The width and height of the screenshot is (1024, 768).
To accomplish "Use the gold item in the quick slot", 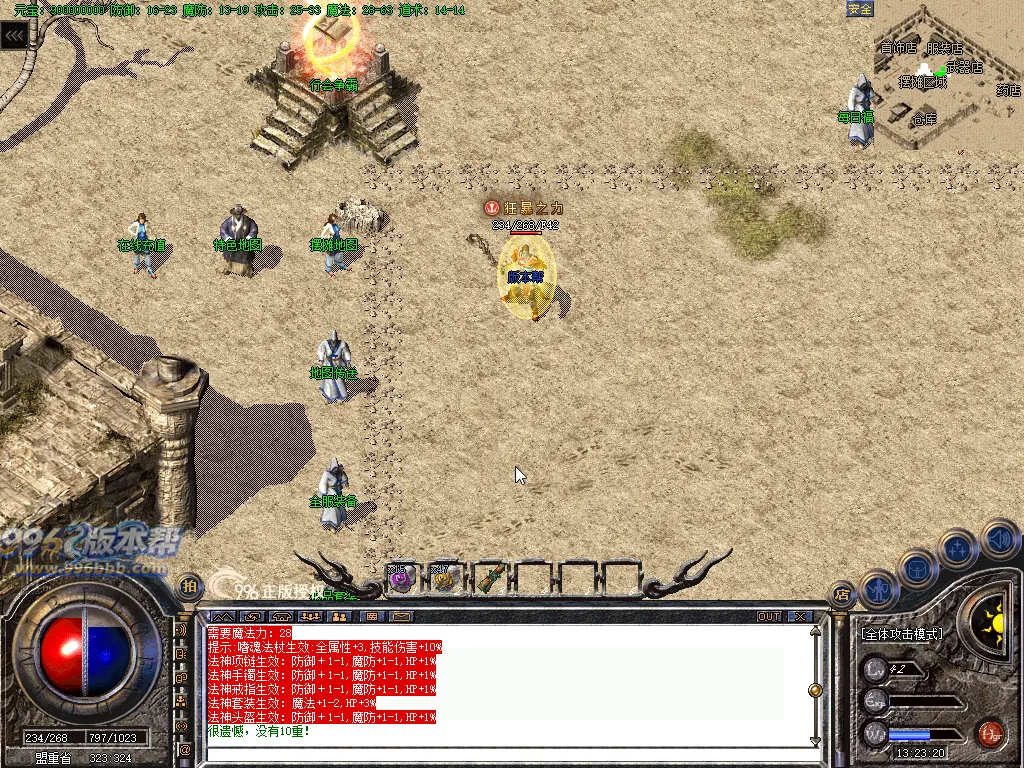I will point(445,578).
